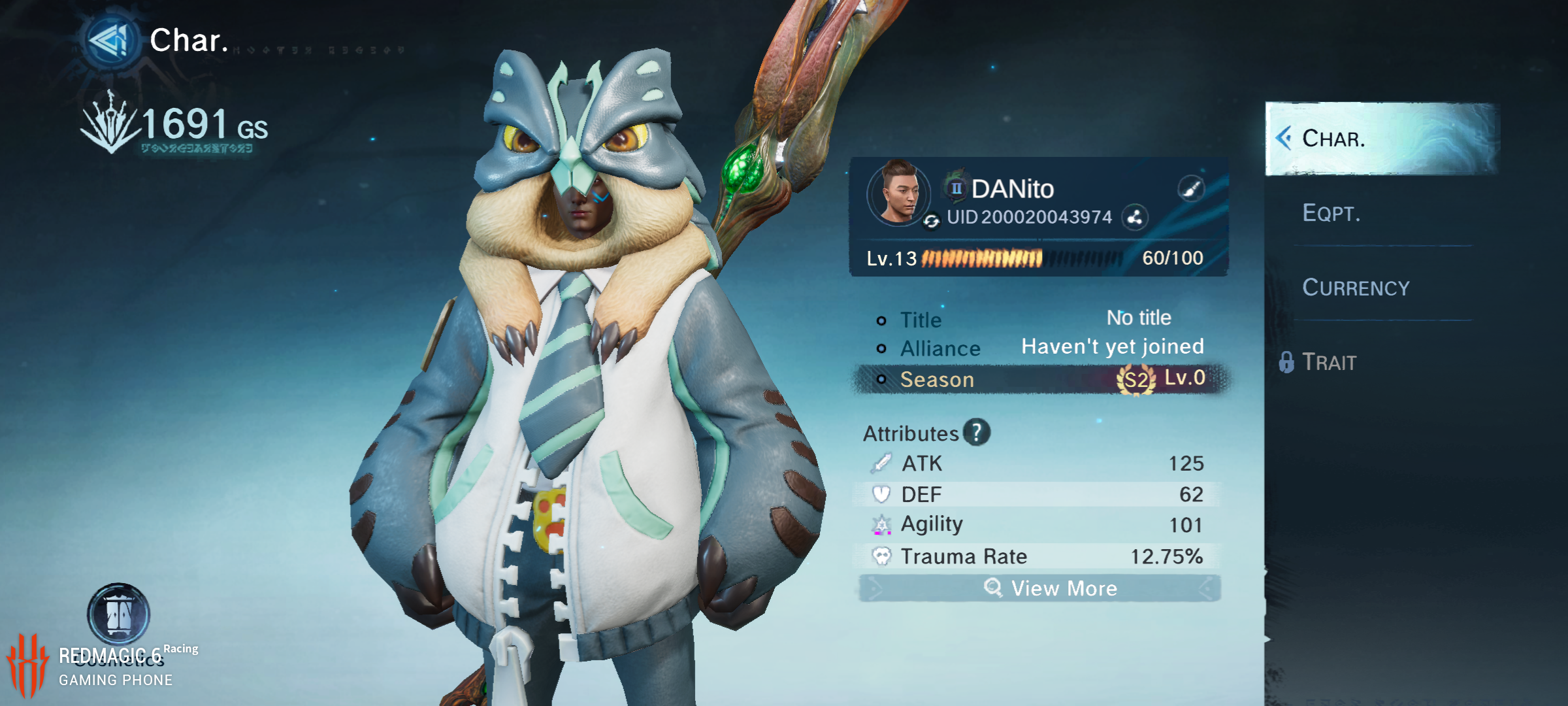
Task: Go back using the arrow beside Char.
Action: [111, 41]
